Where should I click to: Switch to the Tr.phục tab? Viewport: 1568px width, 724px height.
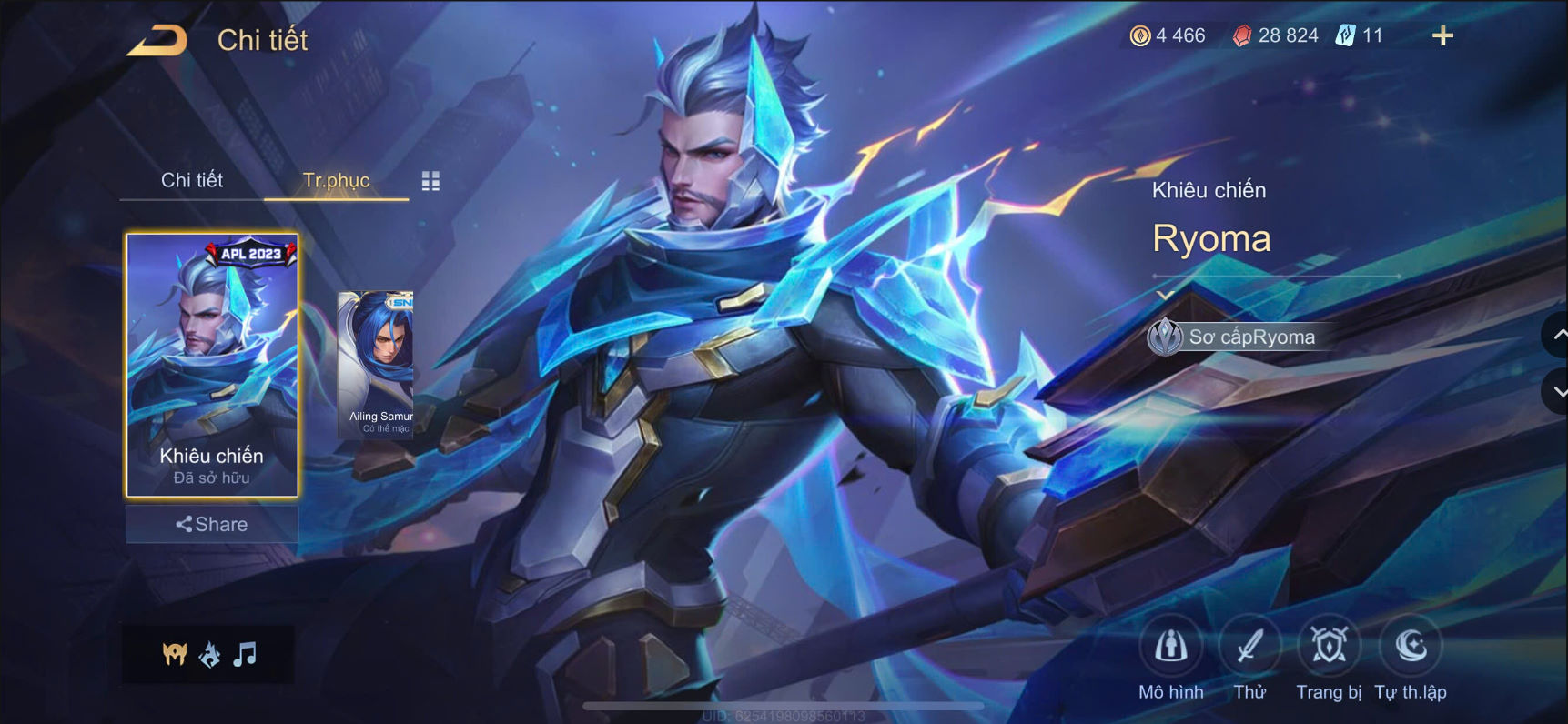pyautogui.click(x=335, y=179)
